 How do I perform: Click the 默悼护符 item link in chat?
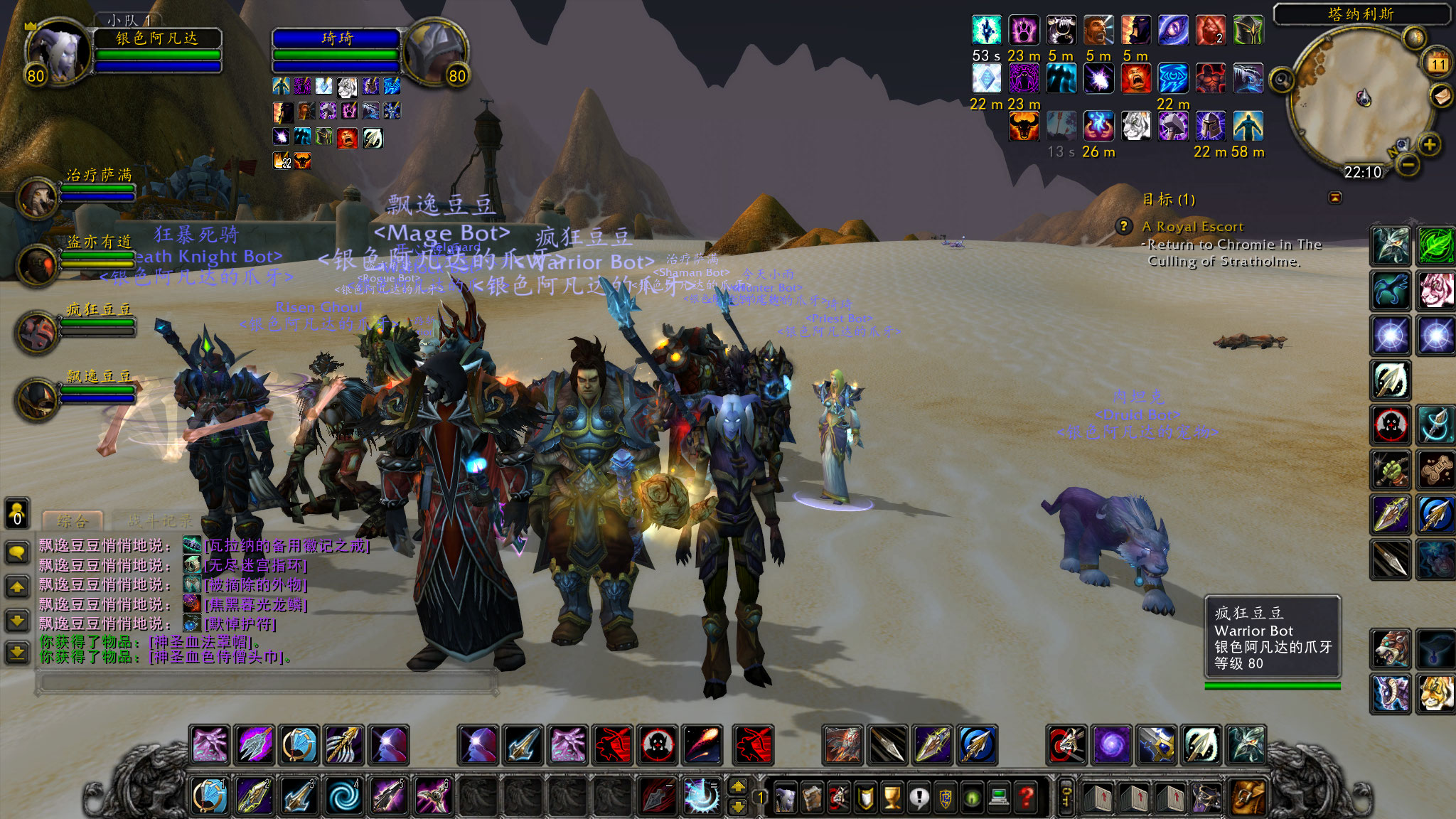coord(240,624)
